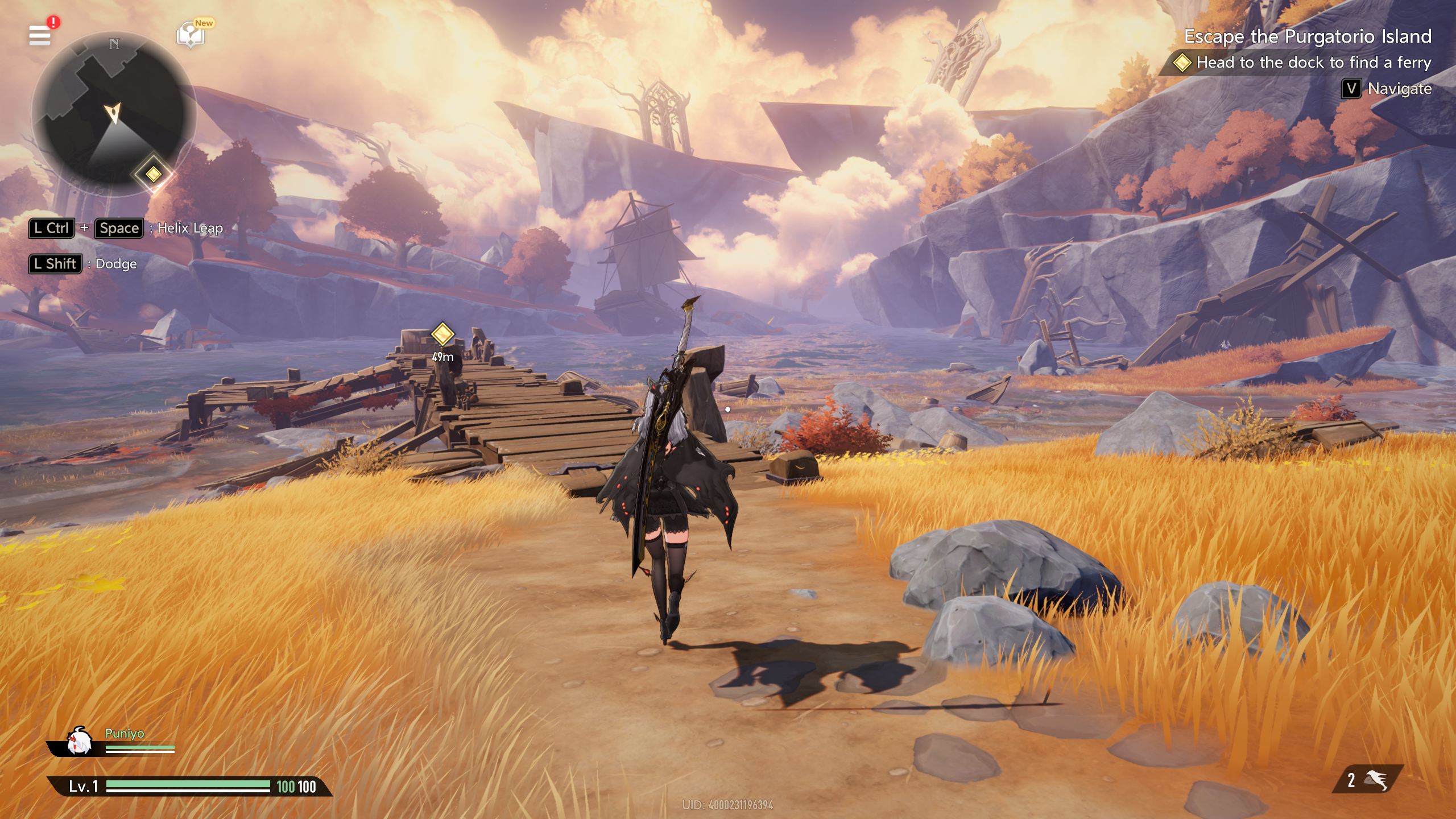Open the main hamburger menu
Screen dimensions: 1456x819
click(x=40, y=35)
